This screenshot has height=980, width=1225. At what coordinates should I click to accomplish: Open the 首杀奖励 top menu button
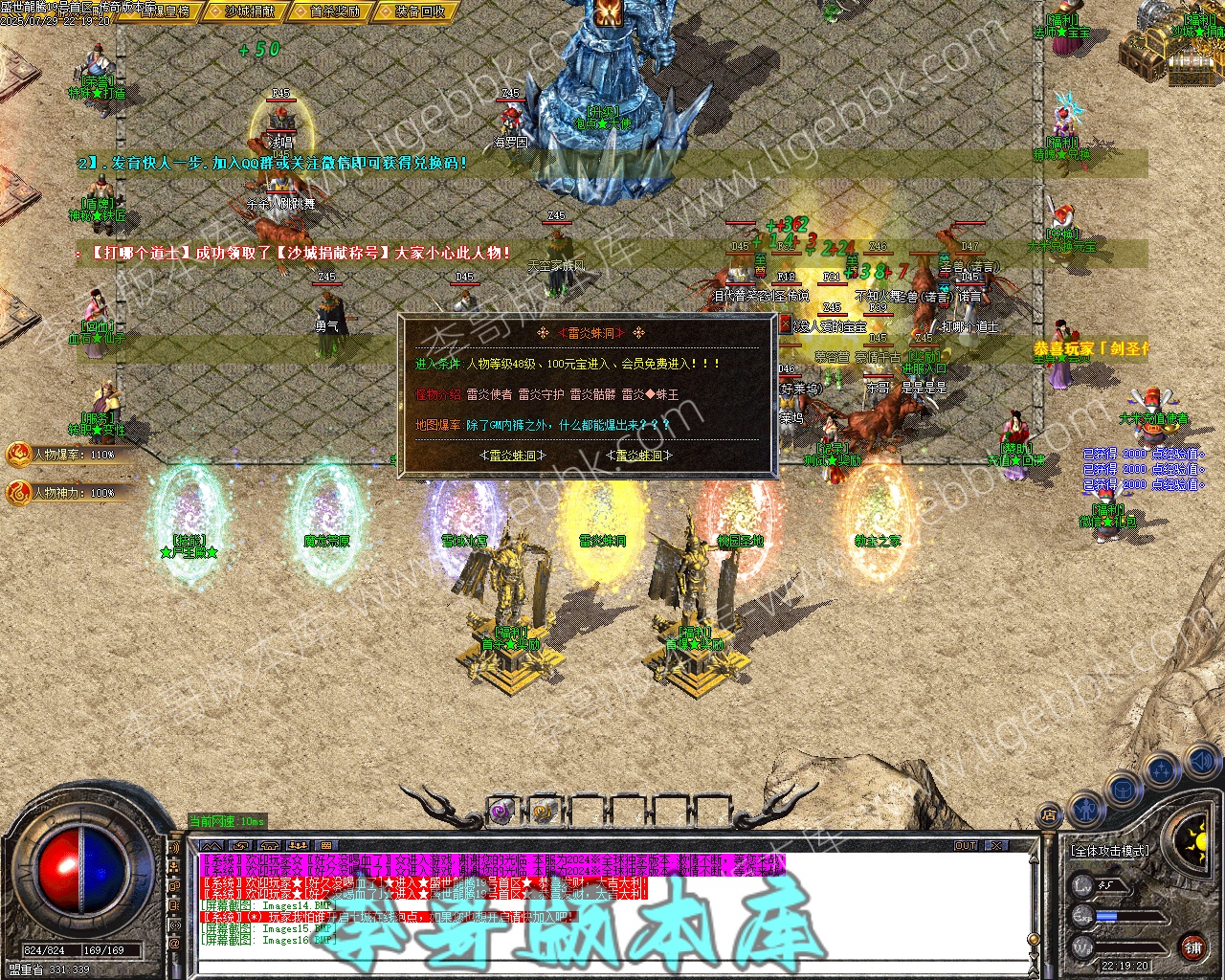coord(334,11)
